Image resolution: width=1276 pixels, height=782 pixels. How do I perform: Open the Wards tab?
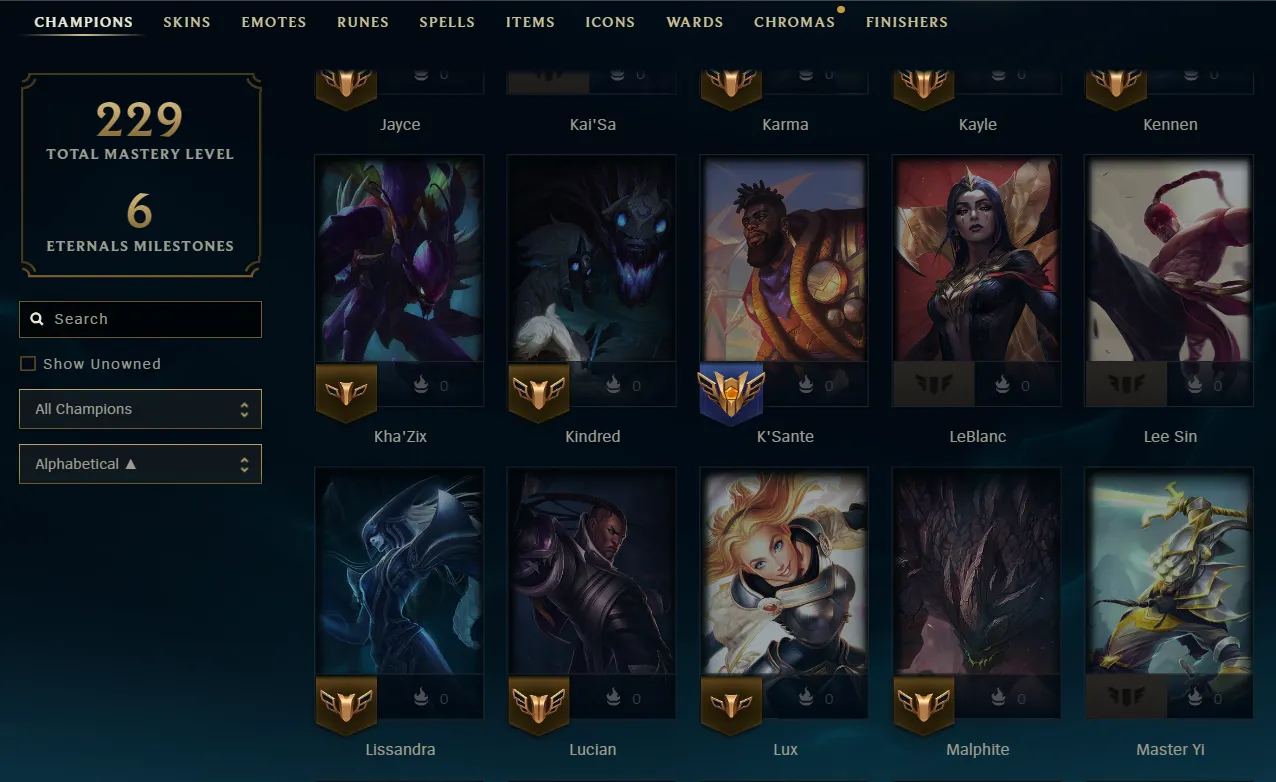[x=695, y=22]
